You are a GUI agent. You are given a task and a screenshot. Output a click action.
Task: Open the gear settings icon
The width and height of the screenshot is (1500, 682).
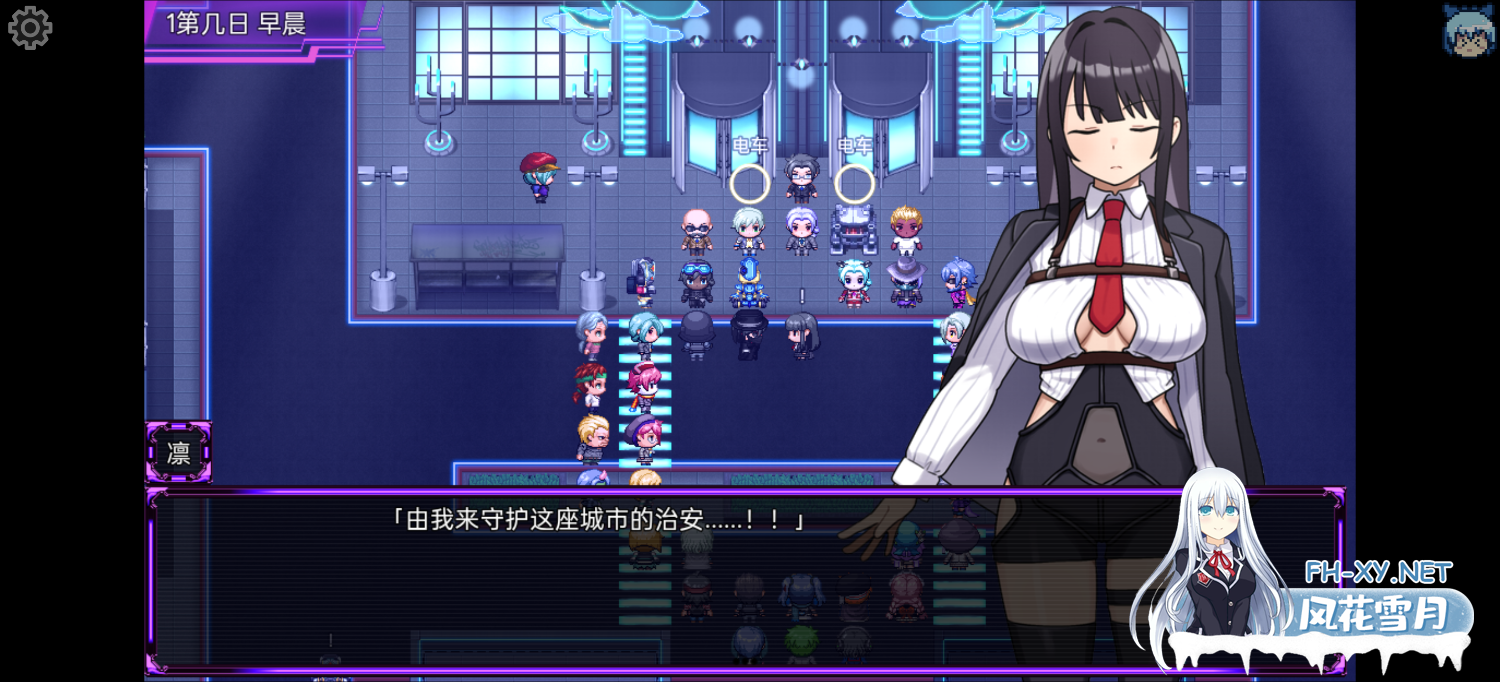point(30,28)
